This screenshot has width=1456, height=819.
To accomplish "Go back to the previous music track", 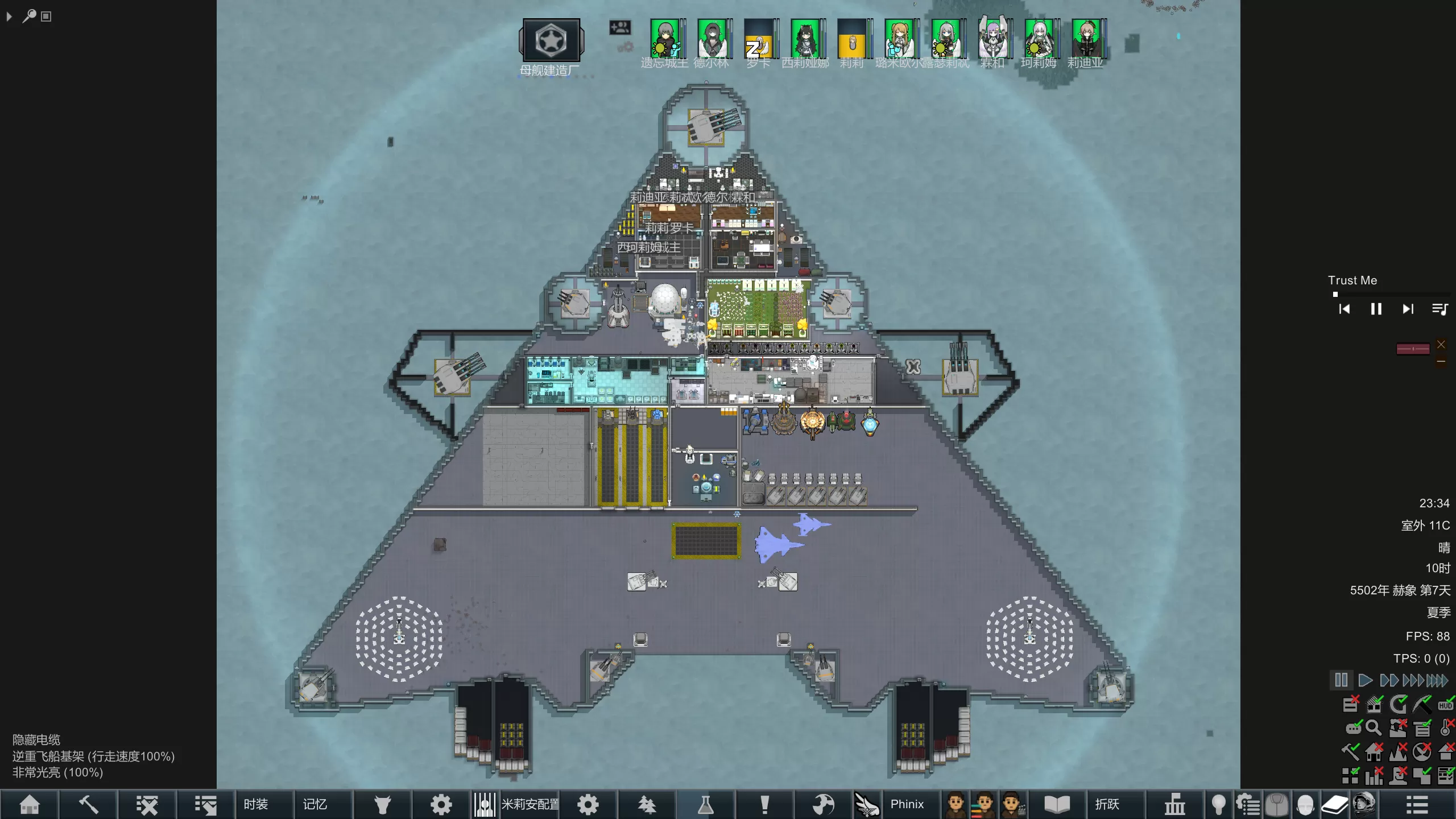I will pos(1344,309).
